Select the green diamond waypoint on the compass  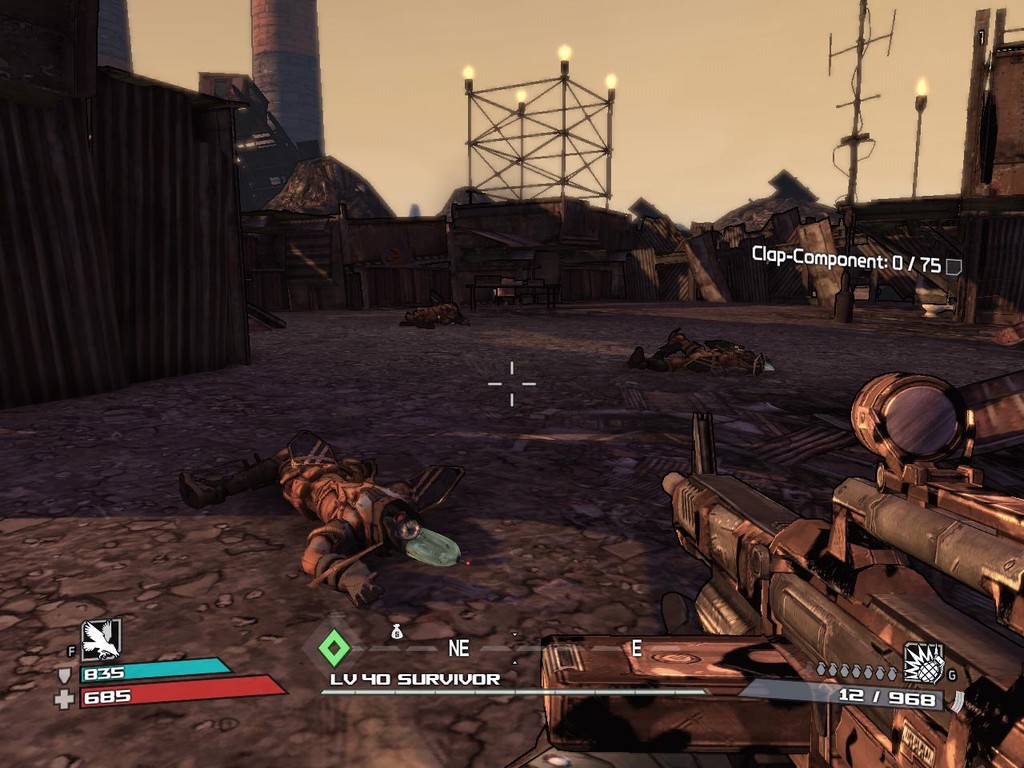point(334,648)
